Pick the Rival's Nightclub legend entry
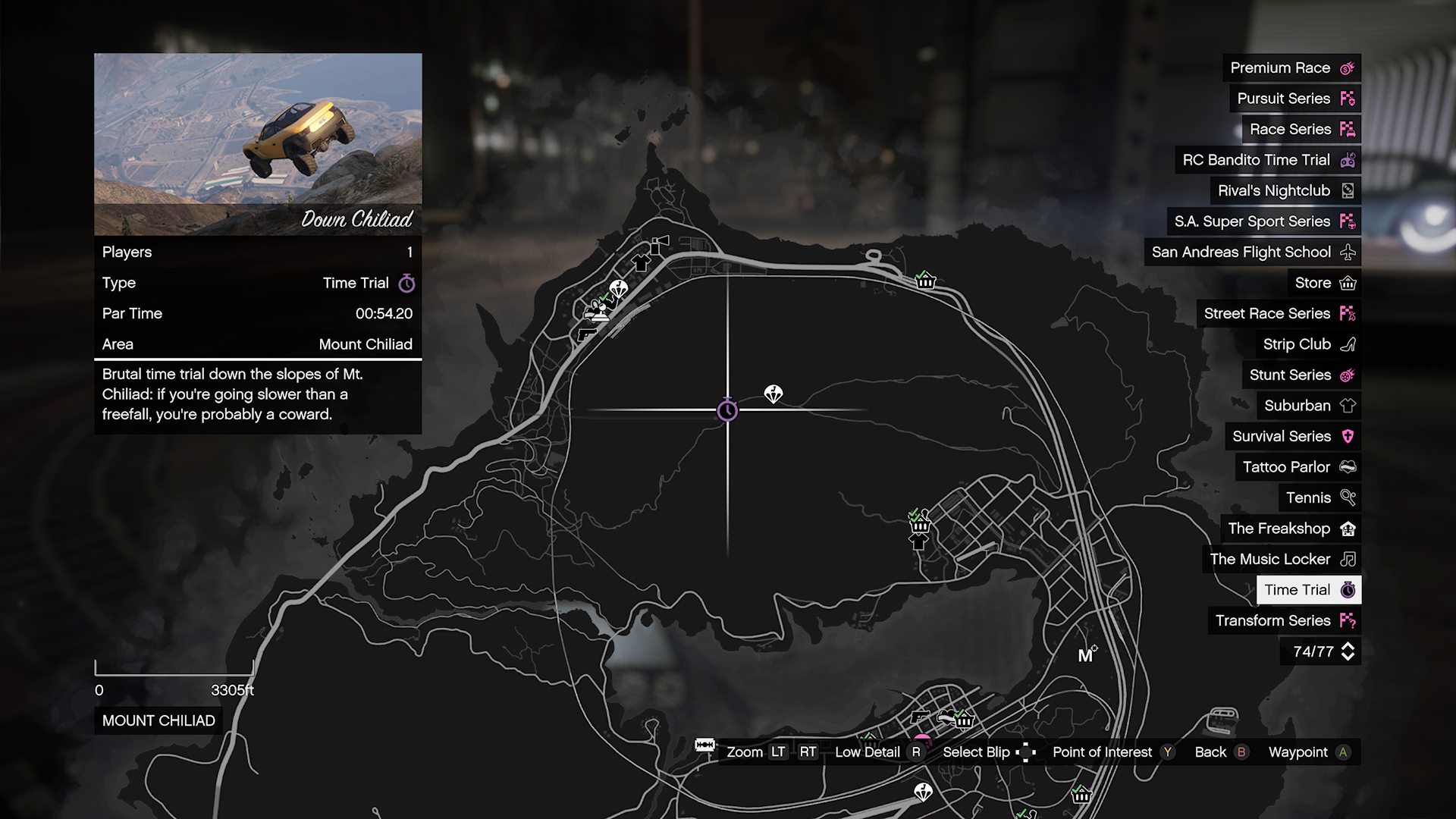This screenshot has width=1456, height=819. tap(1285, 191)
